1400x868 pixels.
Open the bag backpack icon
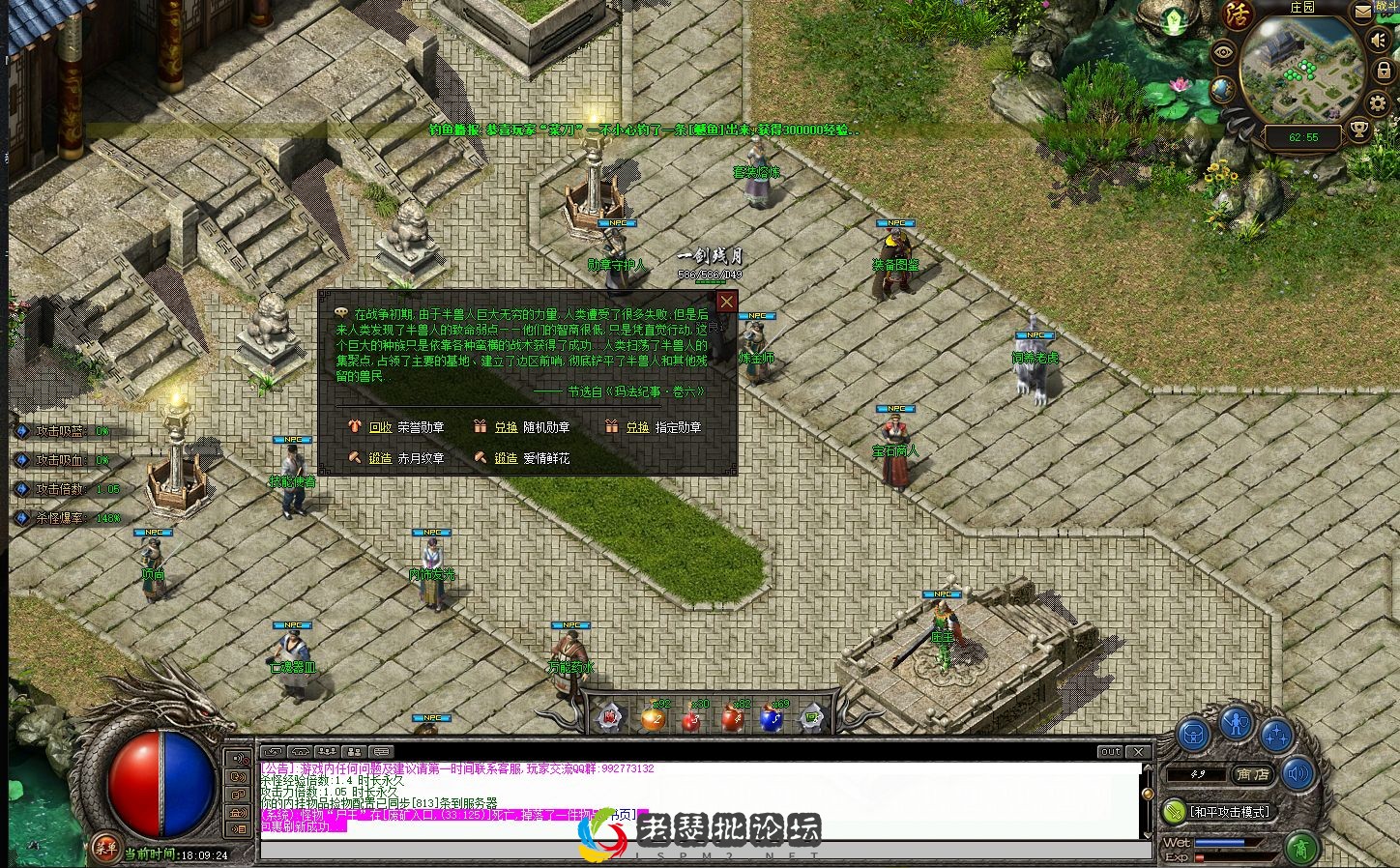(x=1194, y=735)
